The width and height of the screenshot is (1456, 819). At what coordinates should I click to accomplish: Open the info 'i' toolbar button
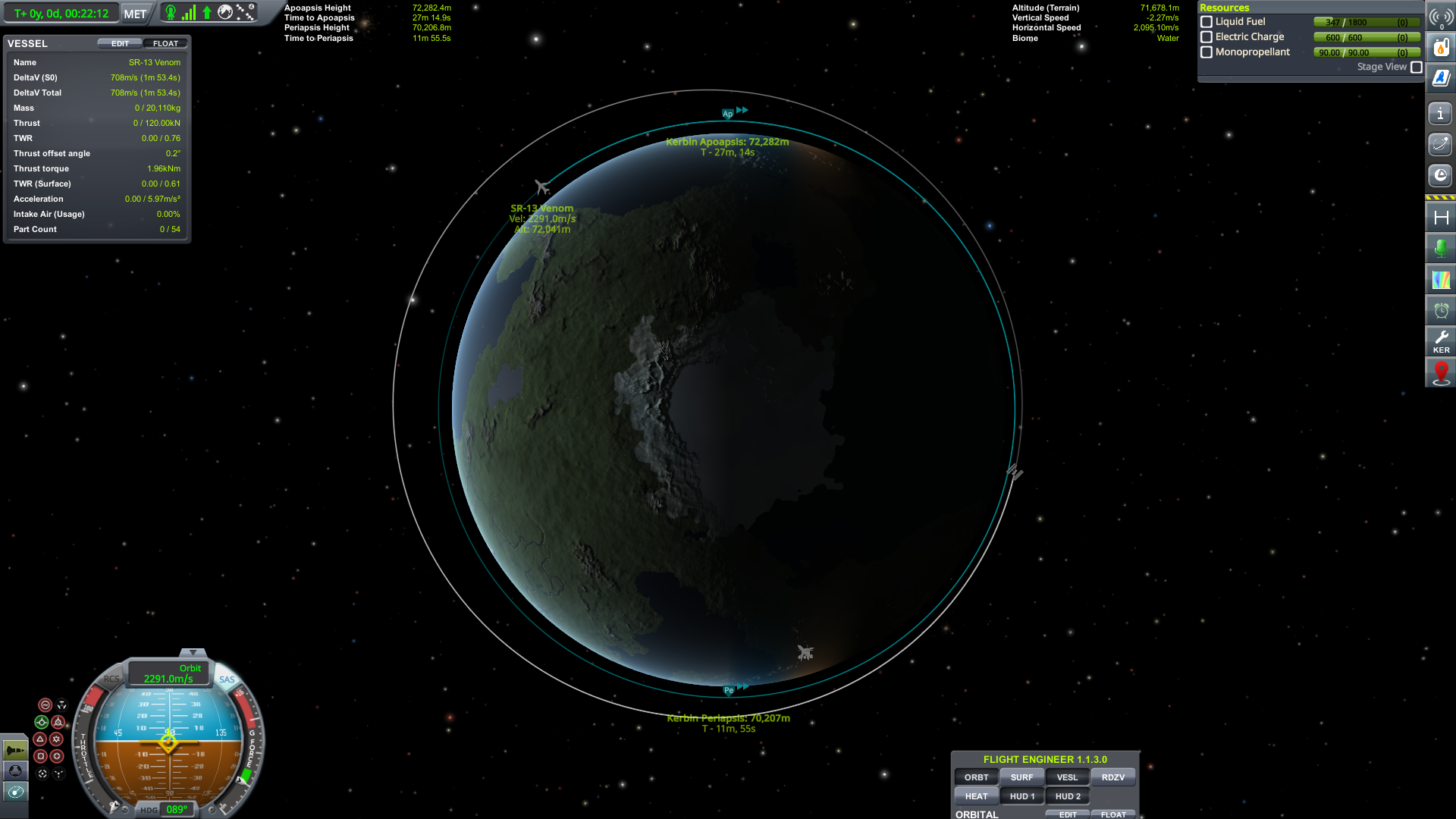pyautogui.click(x=1440, y=114)
